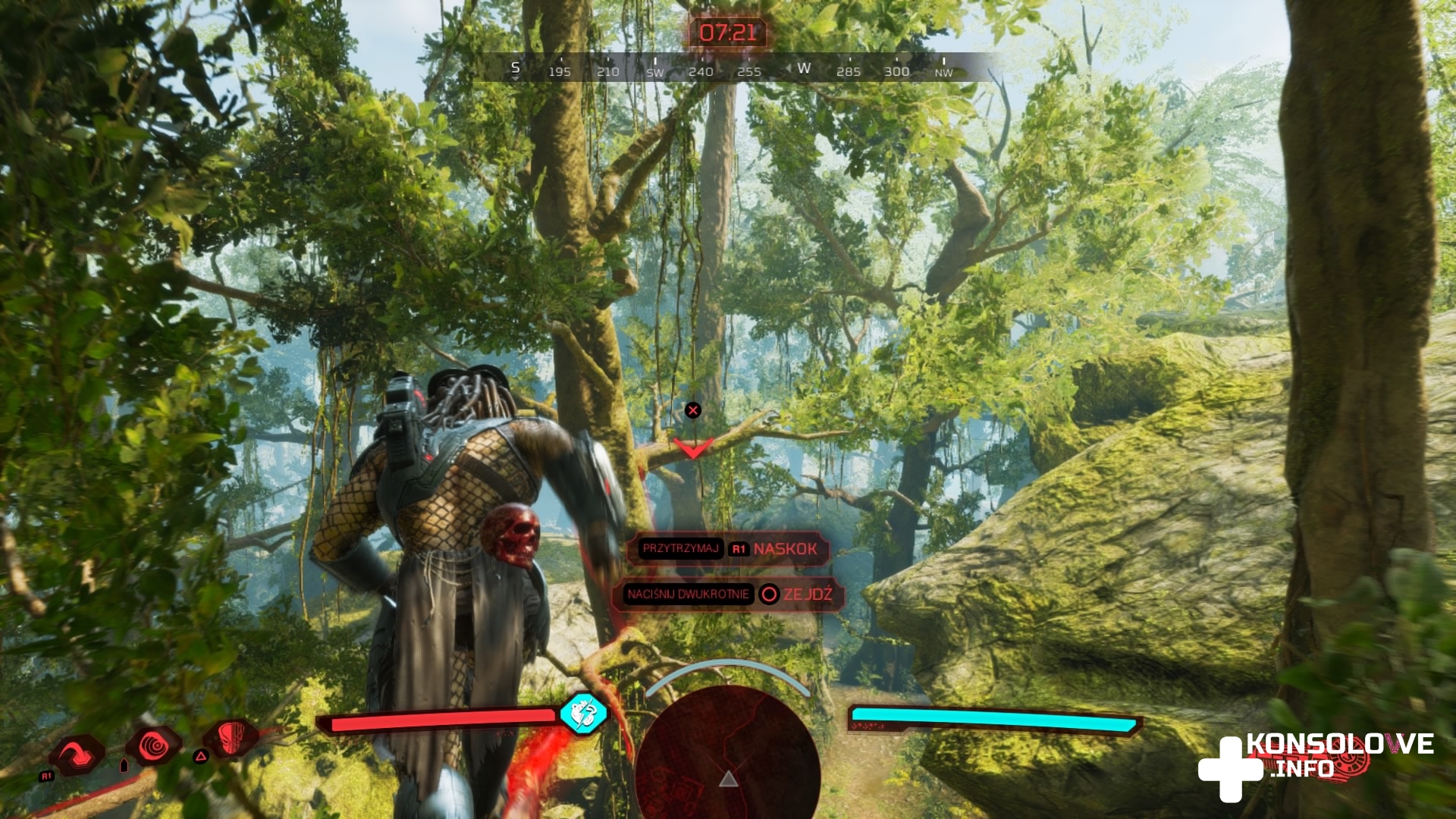The image size is (1456, 819).
Task: Select the concentric rings target-isolation icon
Action: pos(154,745)
